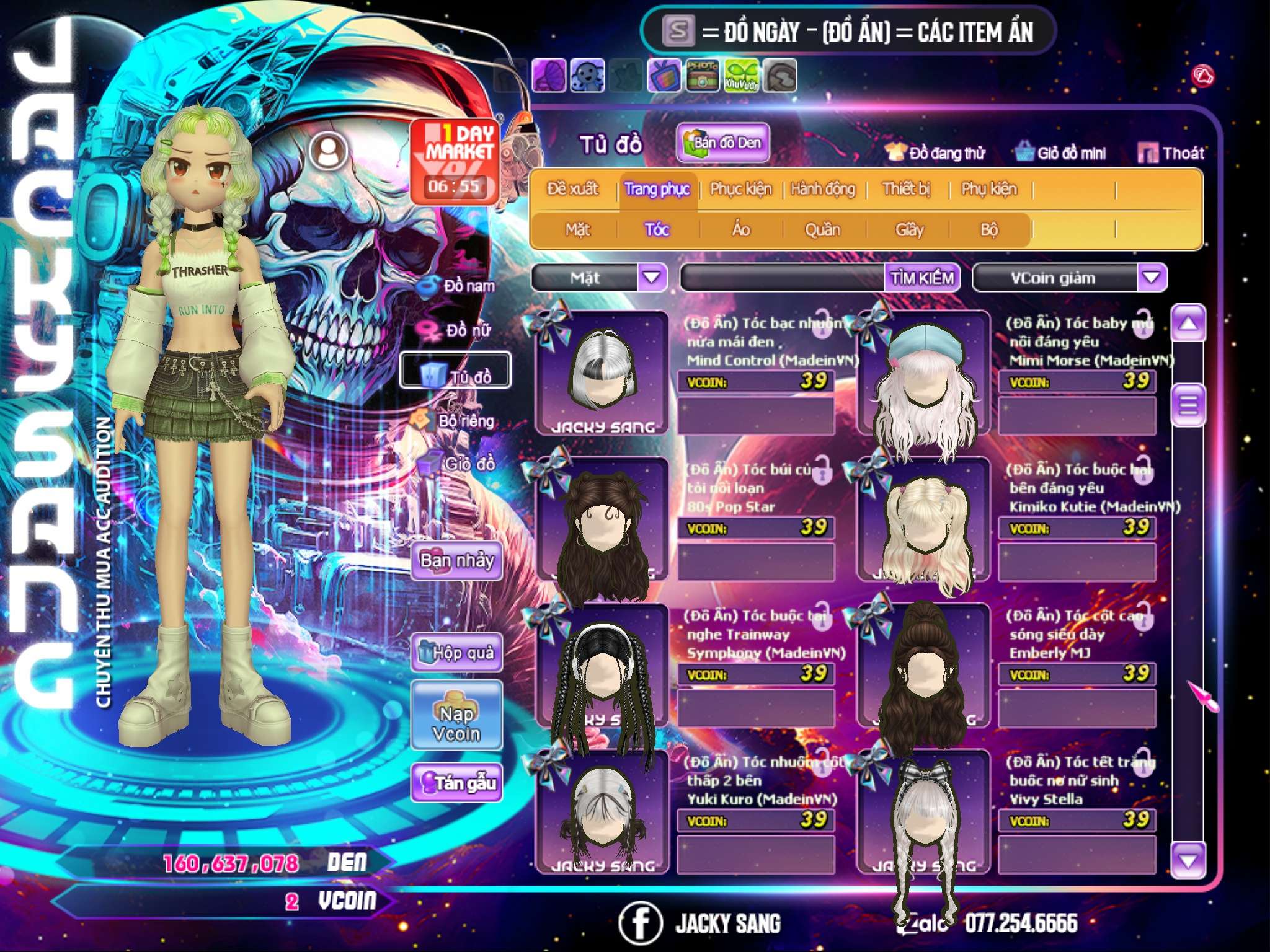Exit wardrobe with the Thoát button
Image resolution: width=1270 pixels, height=952 pixels.
click(1171, 153)
